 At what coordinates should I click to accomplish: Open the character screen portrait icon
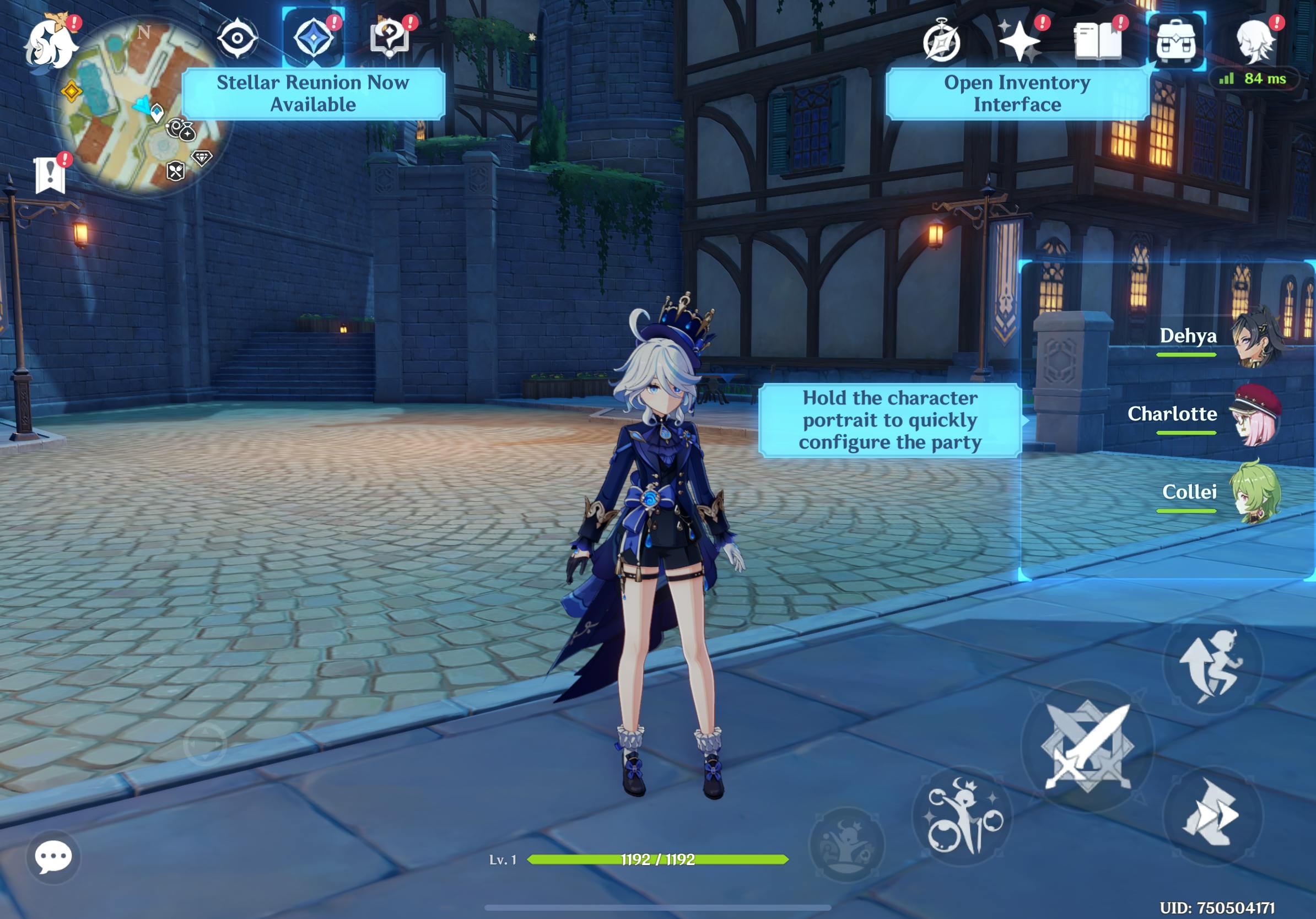1254,41
